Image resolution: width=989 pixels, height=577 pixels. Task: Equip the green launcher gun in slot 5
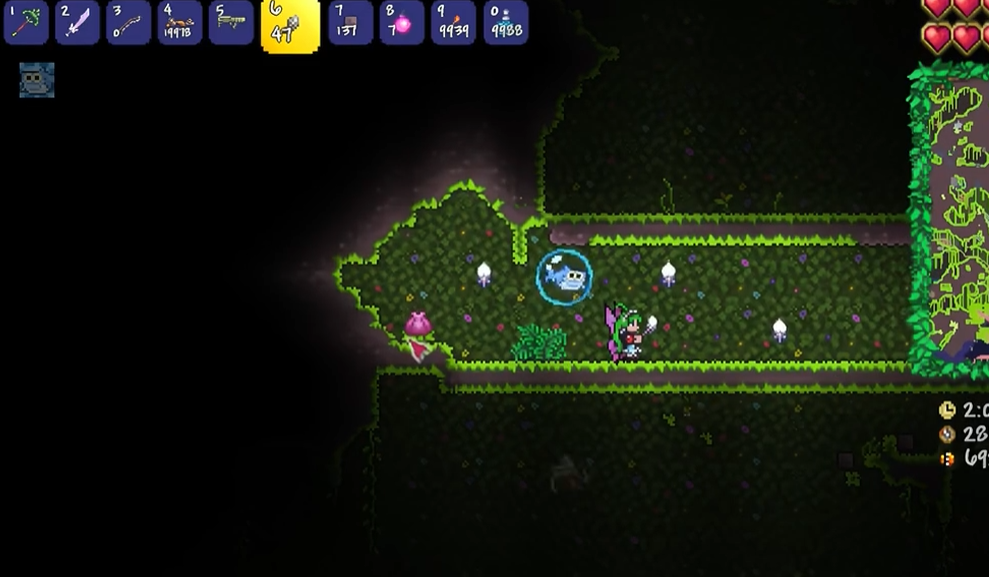[231, 23]
